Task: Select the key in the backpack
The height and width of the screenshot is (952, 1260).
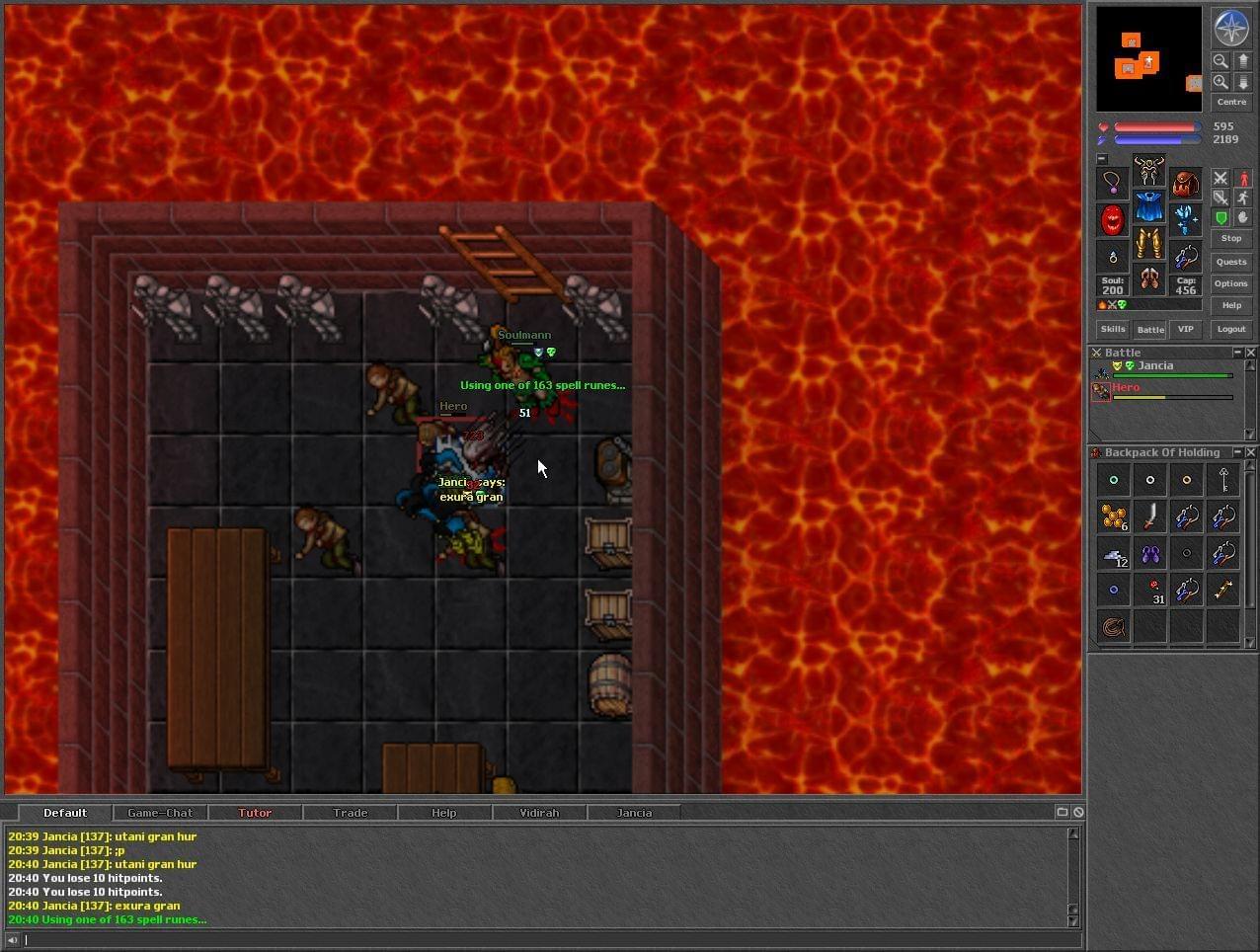Action: pos(1223,480)
